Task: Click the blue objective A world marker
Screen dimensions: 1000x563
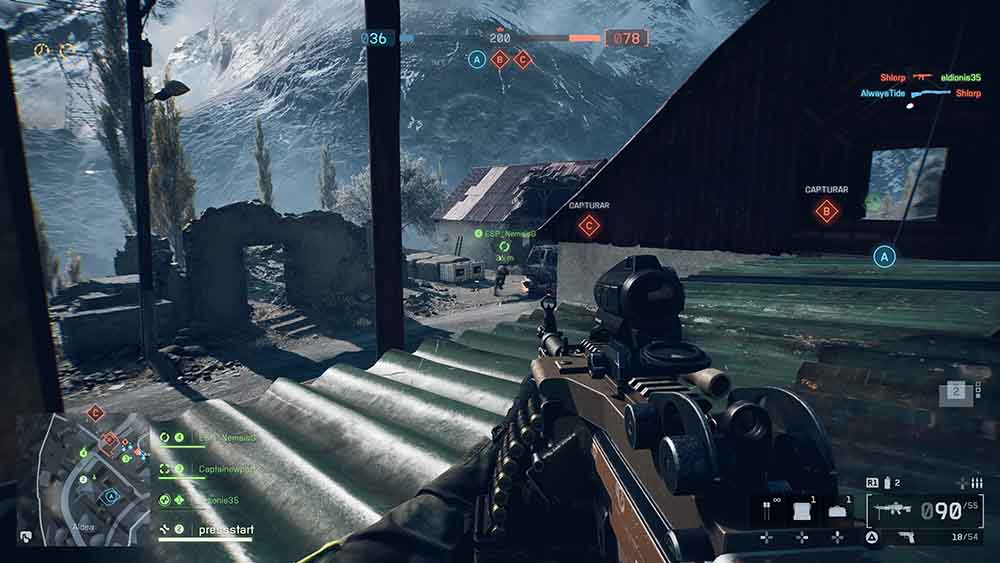Action: pyautogui.click(x=883, y=257)
